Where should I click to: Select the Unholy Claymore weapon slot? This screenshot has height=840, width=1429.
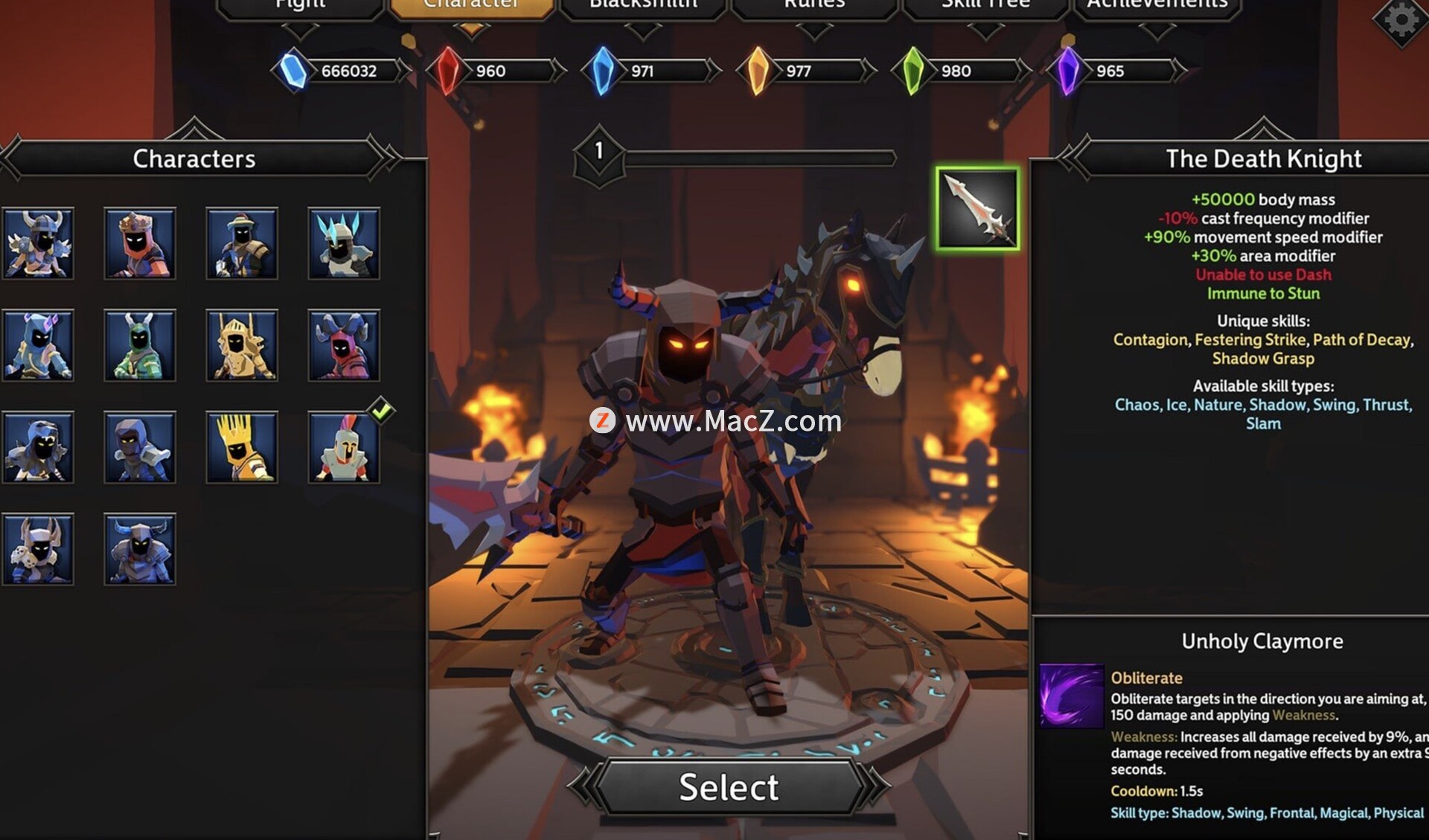tap(977, 208)
